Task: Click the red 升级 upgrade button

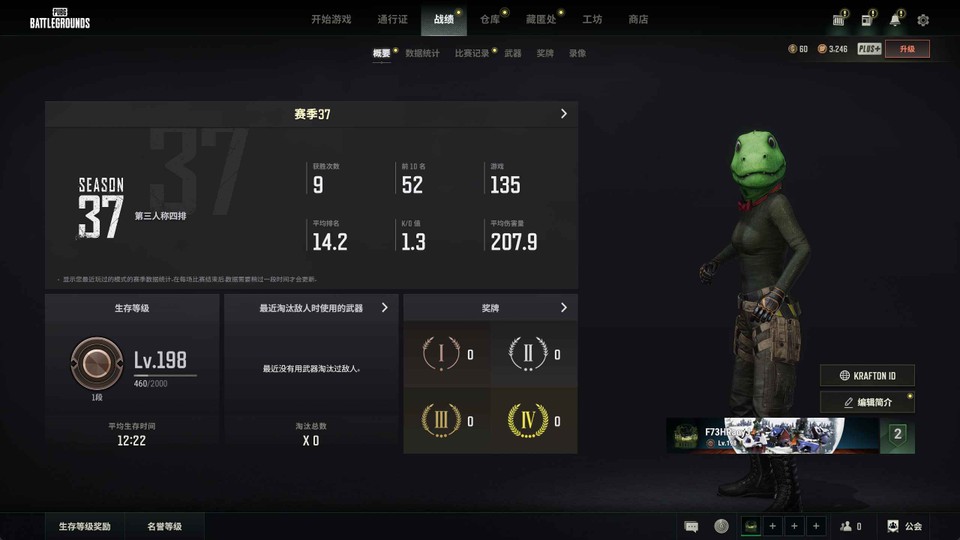Action: [x=907, y=49]
